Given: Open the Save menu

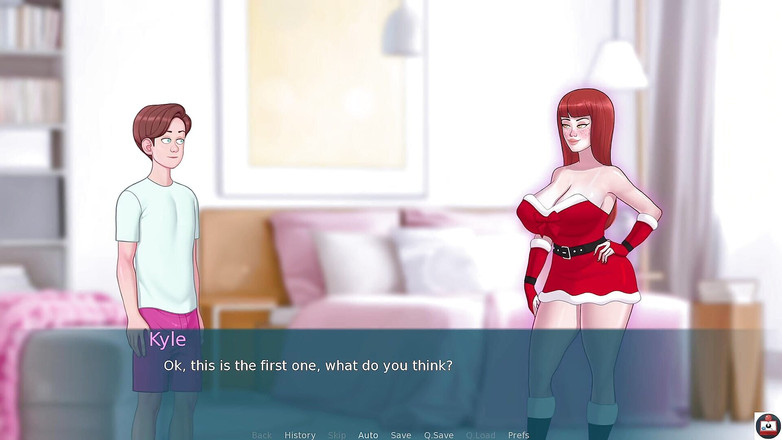Looking at the screenshot, I should pos(401,435).
